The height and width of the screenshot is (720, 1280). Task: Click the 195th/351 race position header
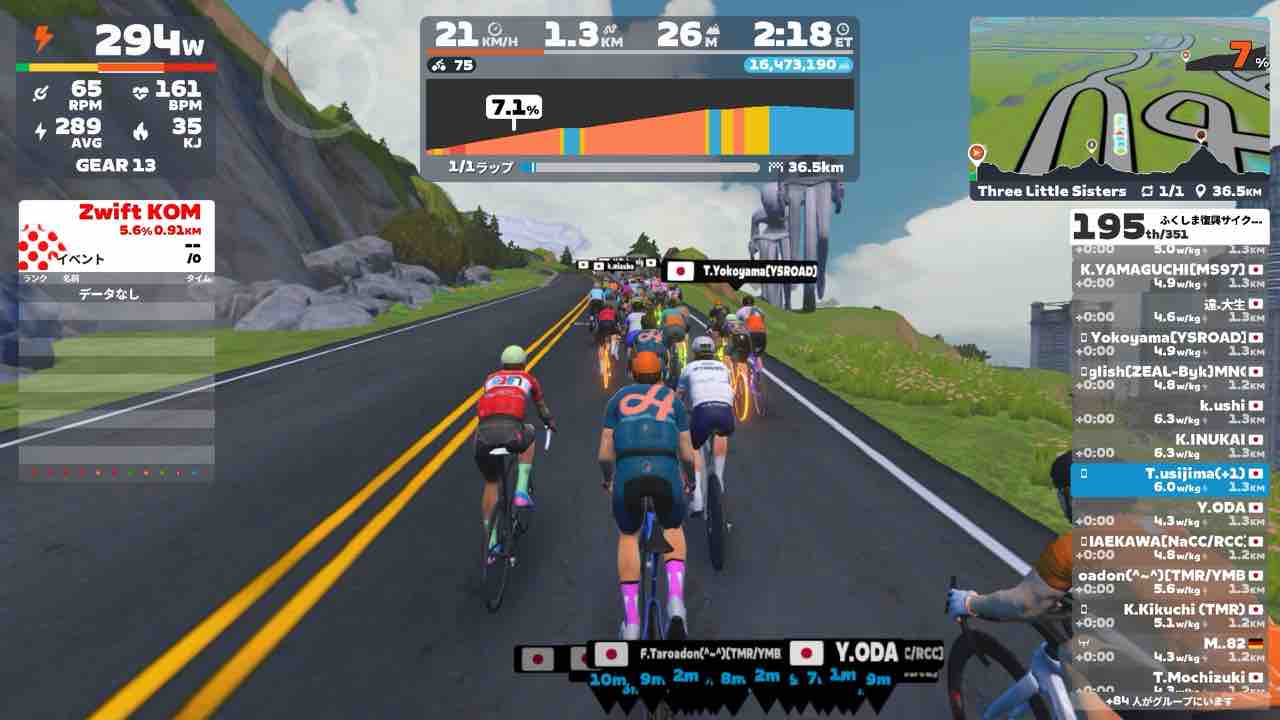click(x=1169, y=226)
